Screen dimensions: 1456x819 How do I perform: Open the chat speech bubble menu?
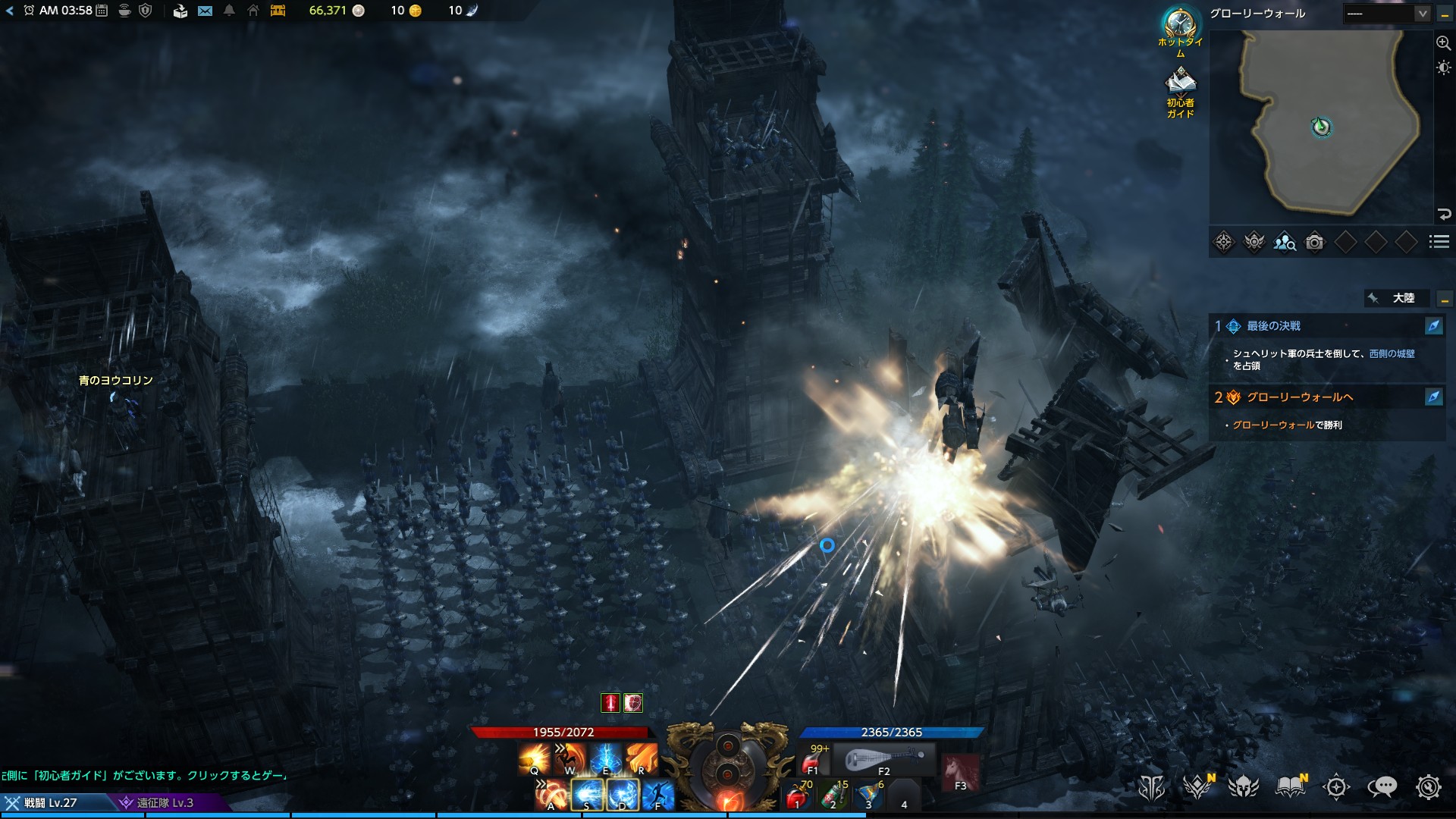pyautogui.click(x=1382, y=787)
